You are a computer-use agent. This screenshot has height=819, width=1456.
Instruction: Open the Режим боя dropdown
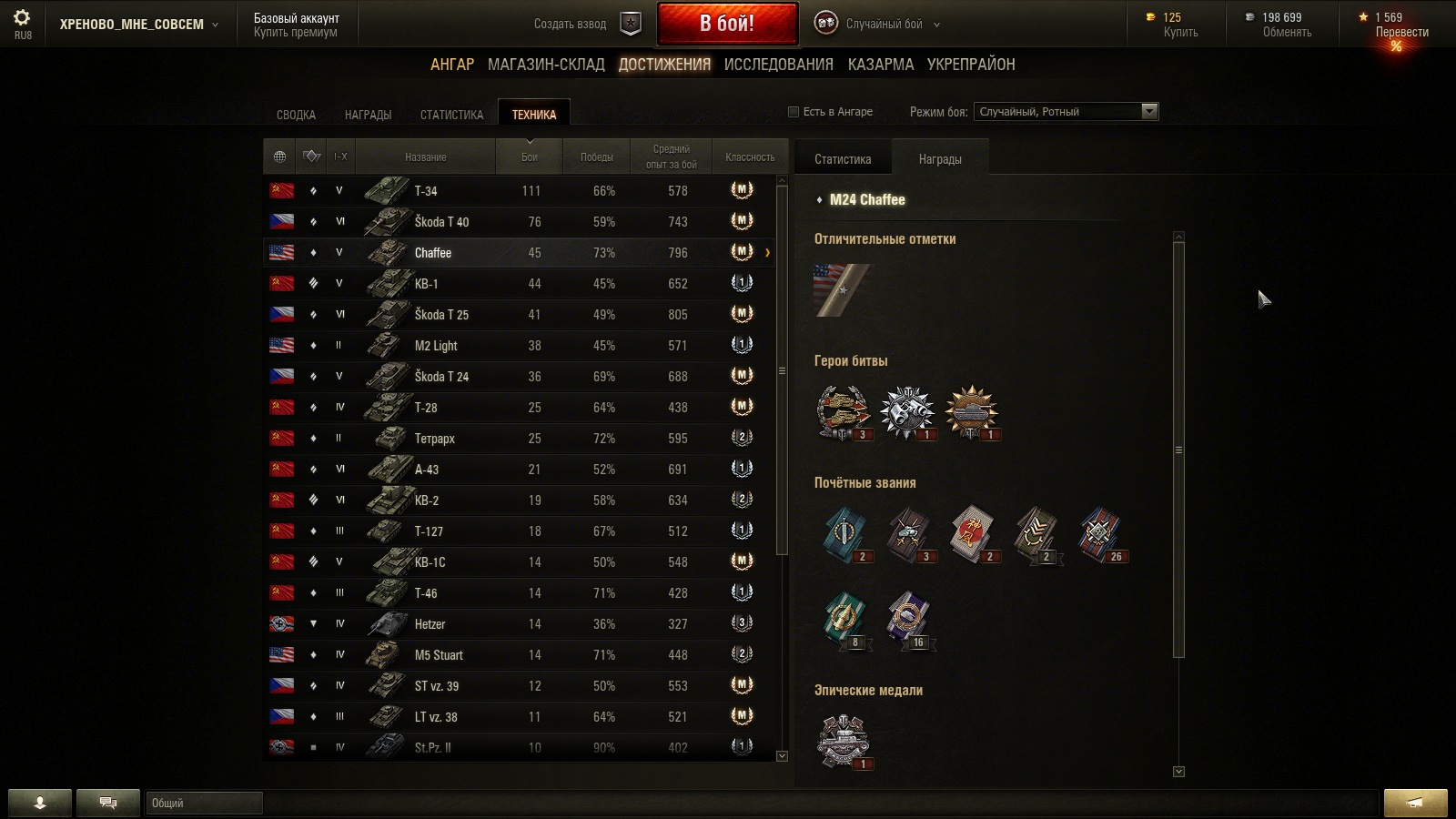click(1066, 112)
